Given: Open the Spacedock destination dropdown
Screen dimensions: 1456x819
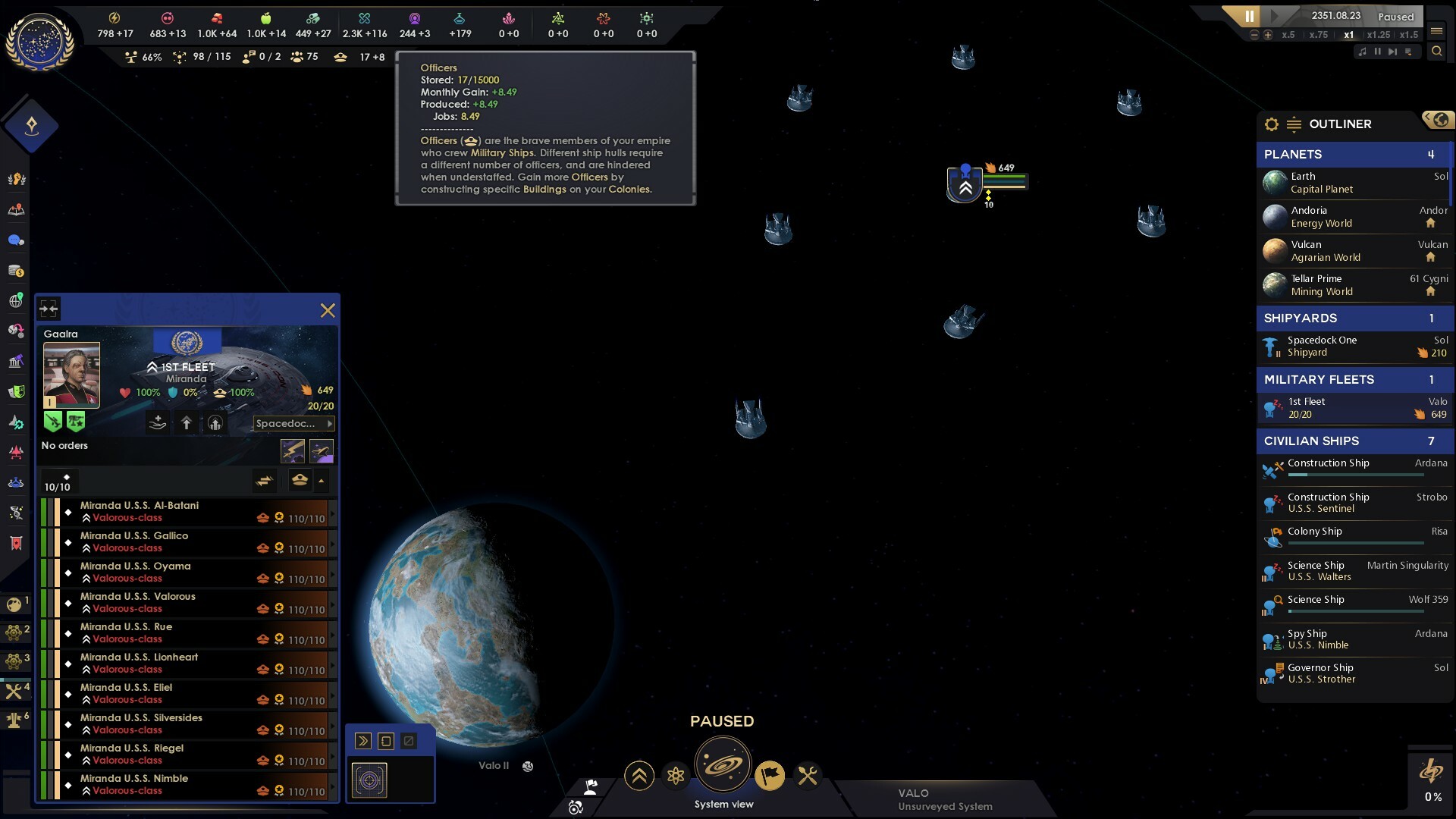Looking at the screenshot, I should [292, 423].
